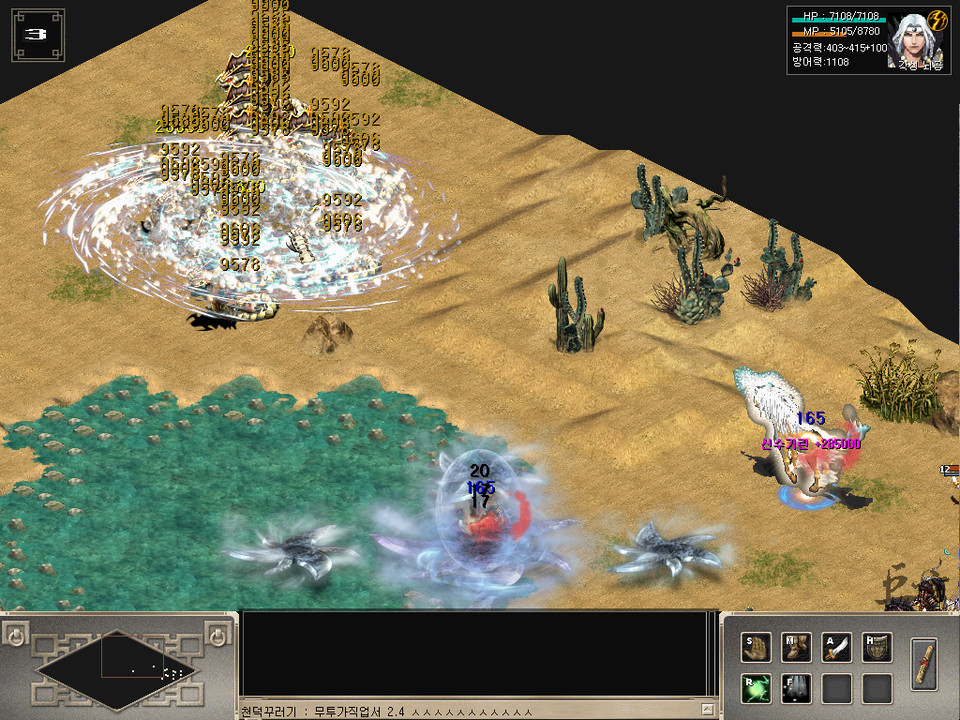The width and height of the screenshot is (960, 720).
Task: Choose the sword attack command (A)
Action: (x=836, y=648)
